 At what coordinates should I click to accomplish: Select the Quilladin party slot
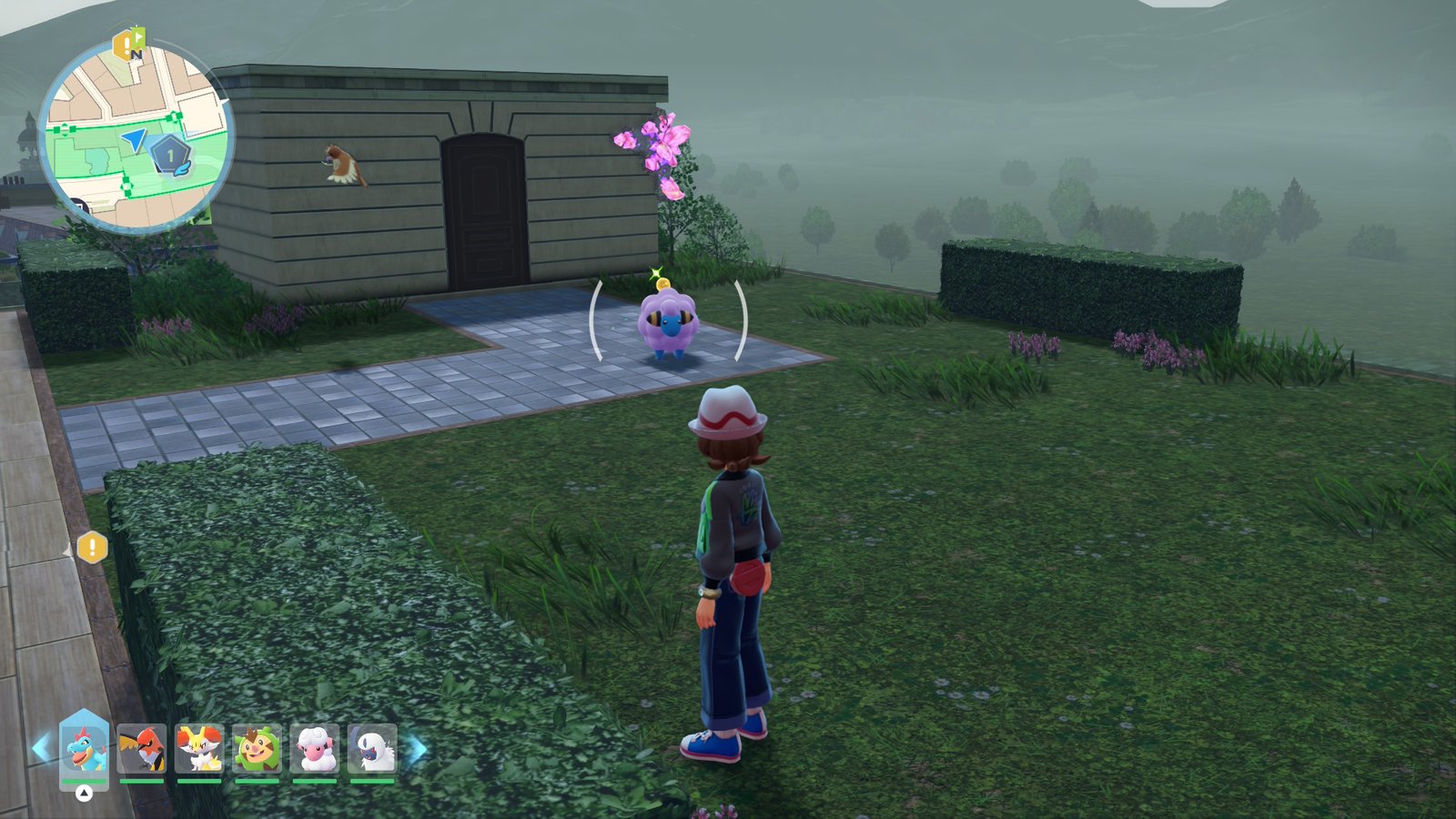(x=257, y=748)
